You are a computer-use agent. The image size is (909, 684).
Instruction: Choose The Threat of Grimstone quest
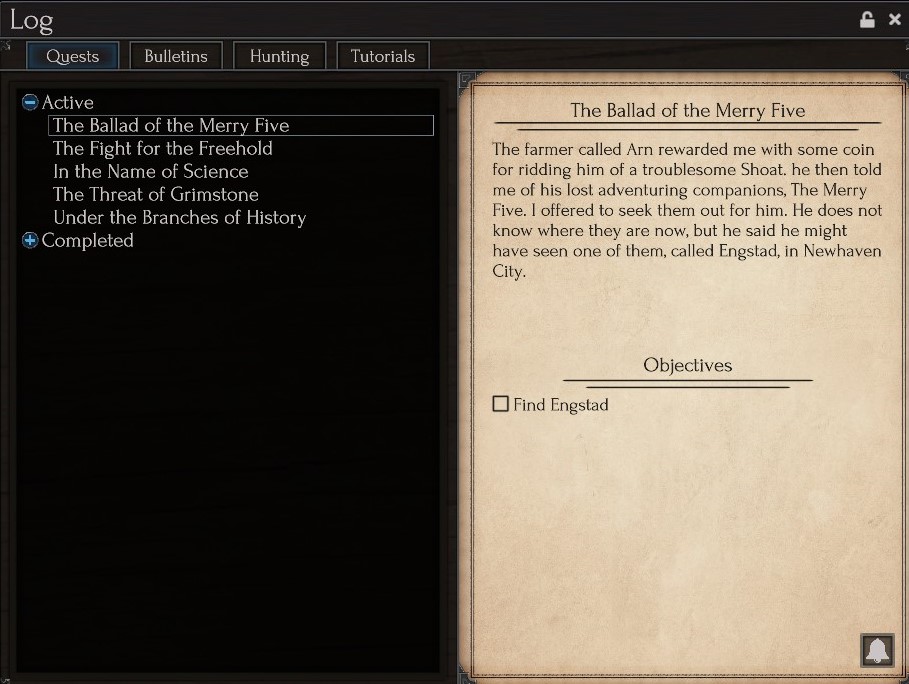(x=155, y=194)
